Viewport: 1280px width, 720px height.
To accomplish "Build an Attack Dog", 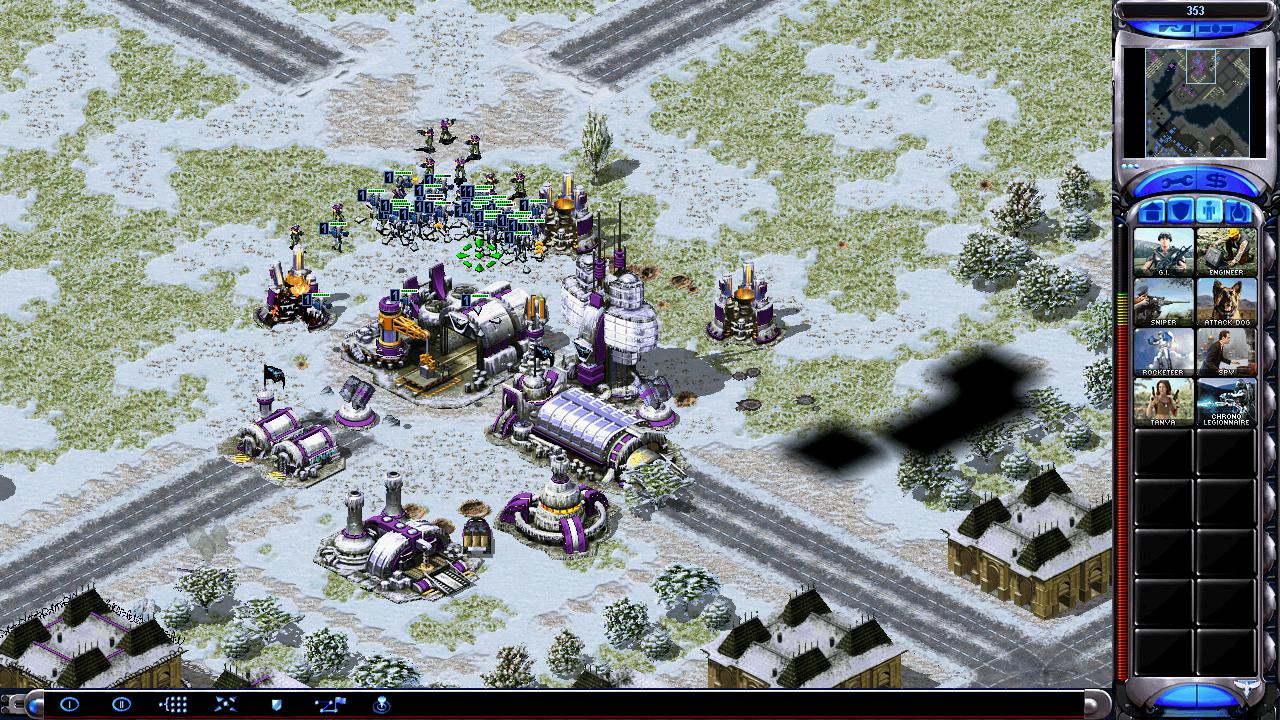I will click(x=1226, y=301).
